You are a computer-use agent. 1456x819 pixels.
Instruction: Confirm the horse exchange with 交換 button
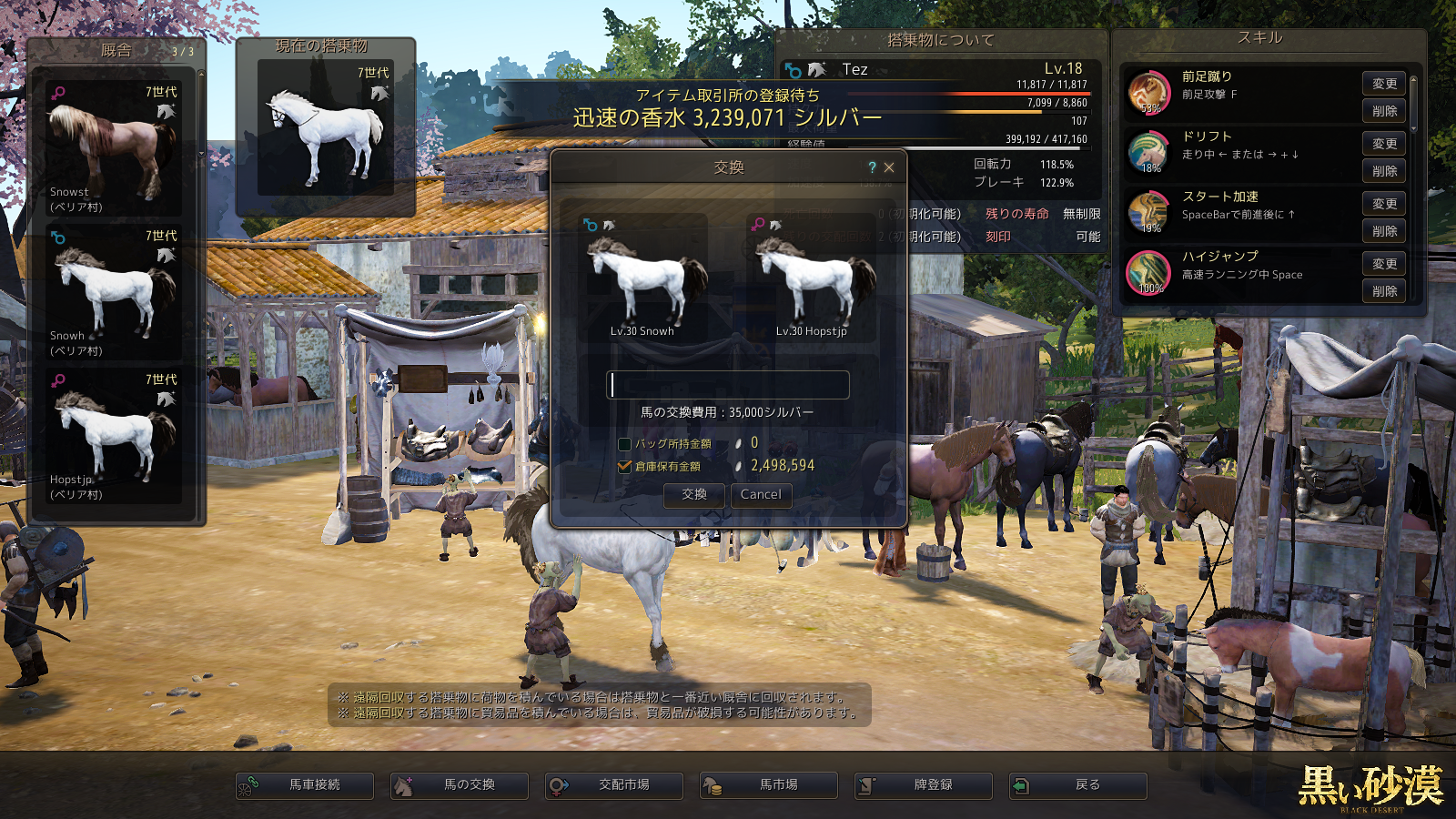694,494
